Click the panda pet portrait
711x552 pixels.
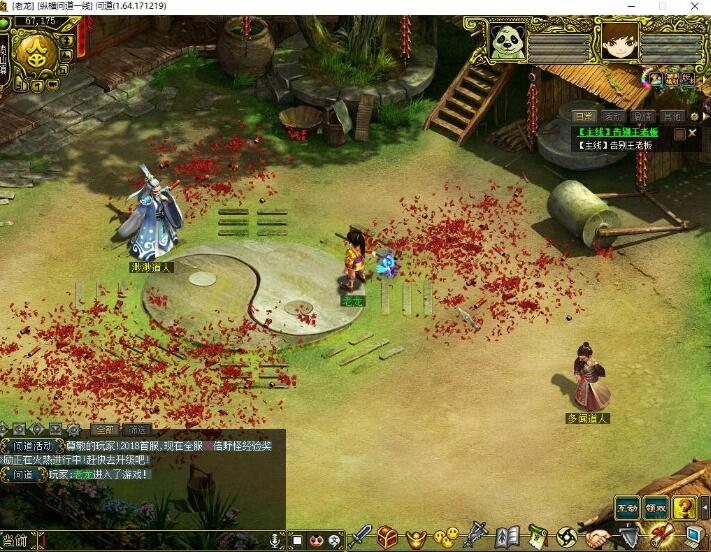click(x=507, y=42)
